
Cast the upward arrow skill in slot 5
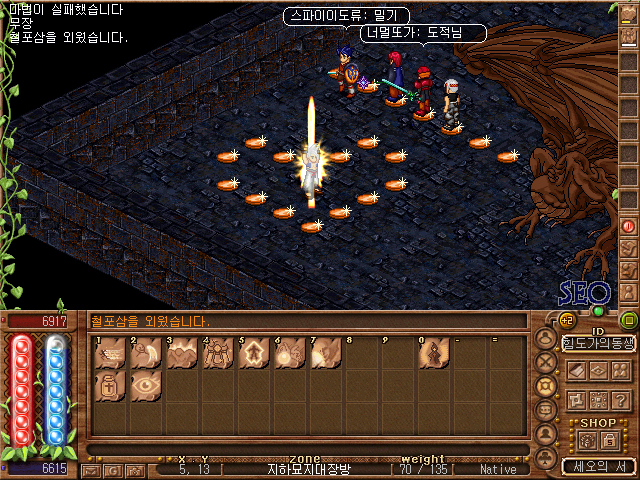coord(254,353)
